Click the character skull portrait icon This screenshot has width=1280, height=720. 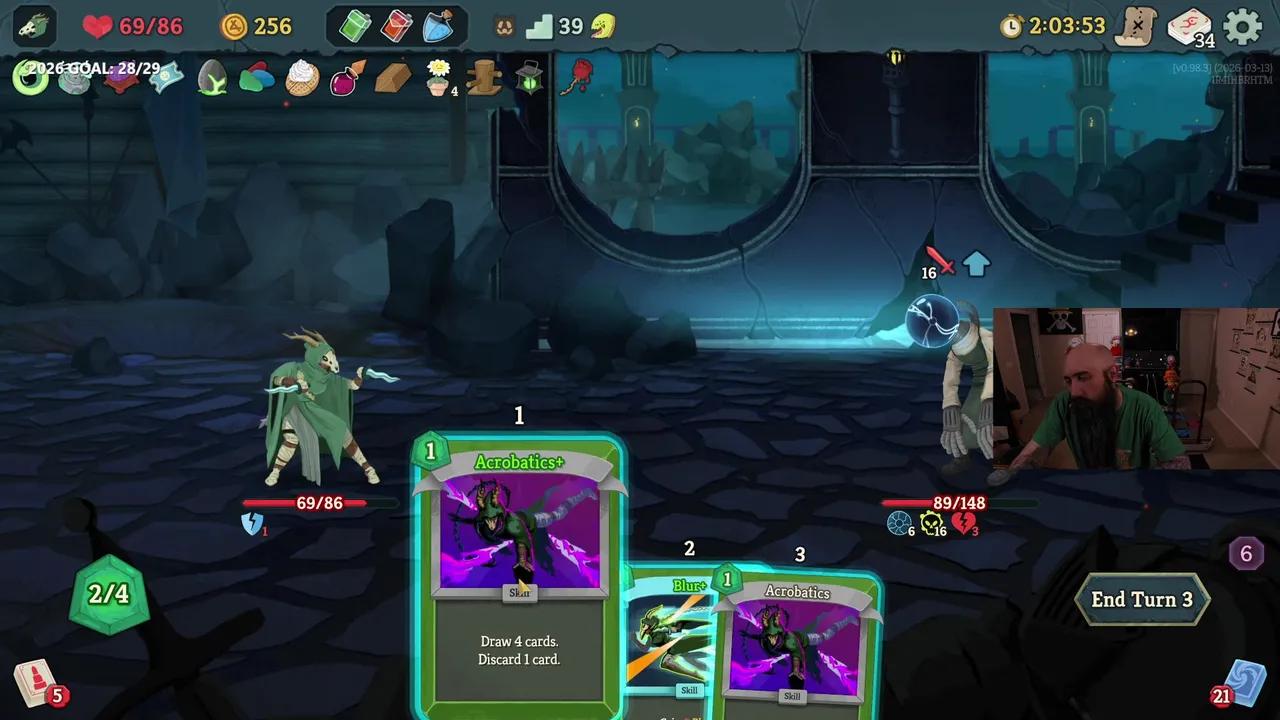tap(35, 27)
